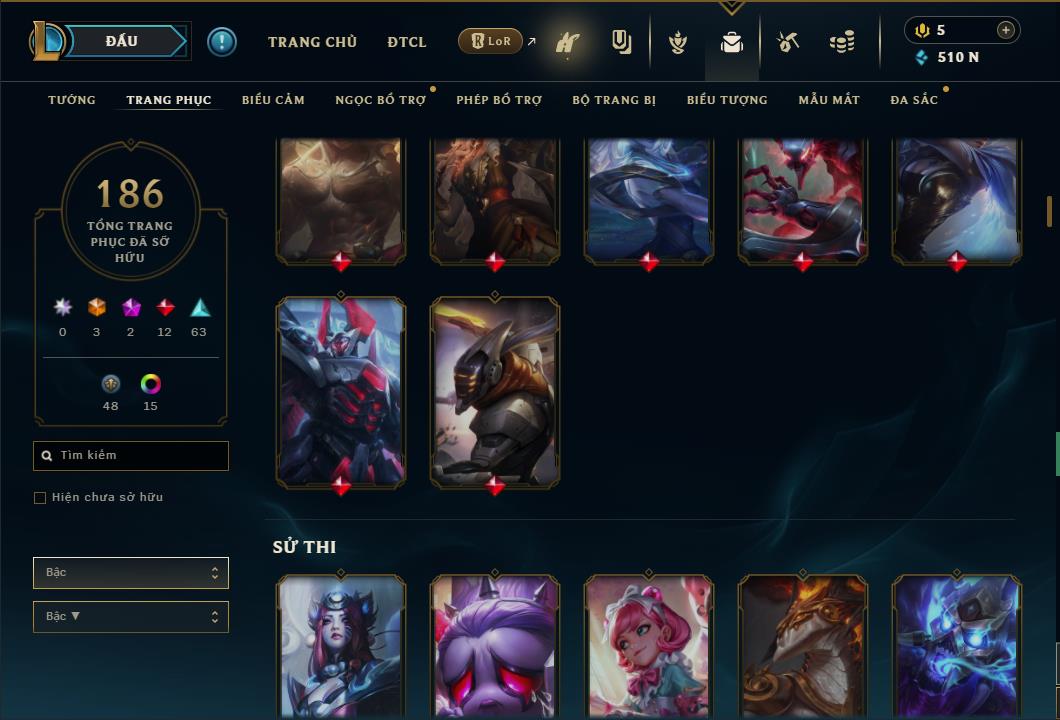Launch the LoR link

coord(491,42)
